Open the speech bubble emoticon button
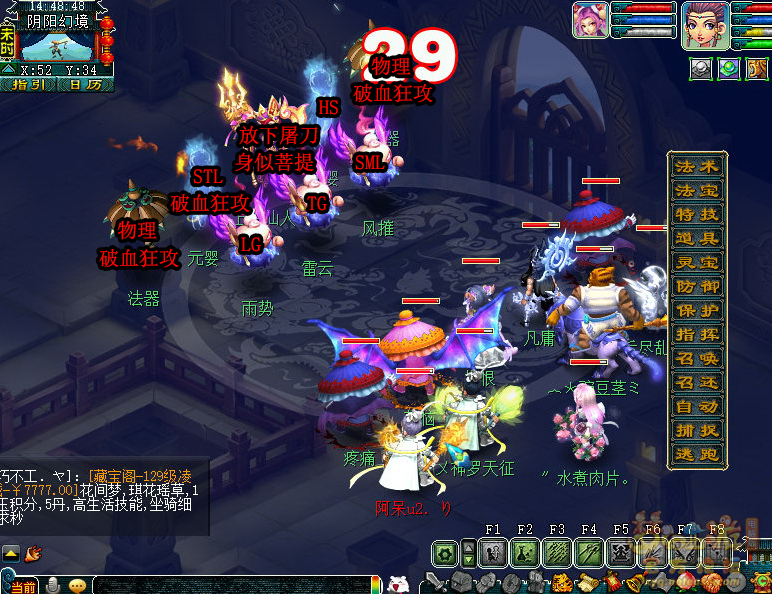Image resolution: width=772 pixels, height=594 pixels. 77,585
